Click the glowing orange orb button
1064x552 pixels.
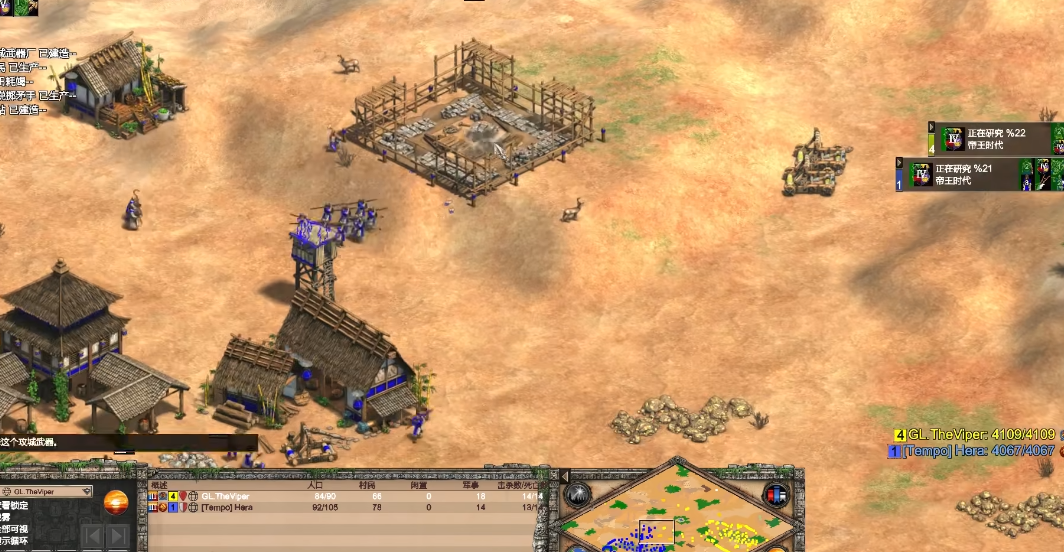(117, 501)
